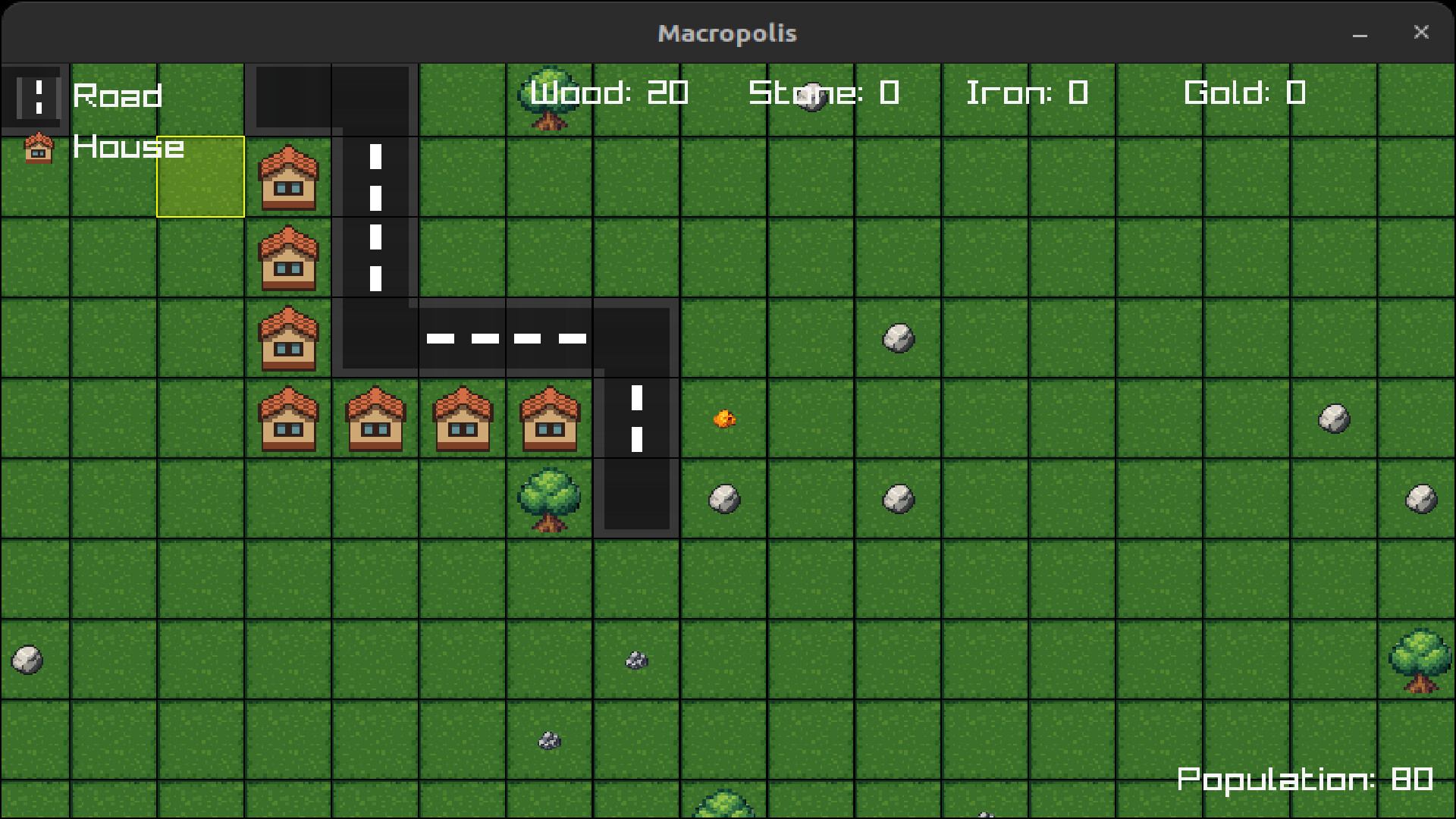Click the small road tool preview icon
The width and height of the screenshot is (1456, 819).
36,97
